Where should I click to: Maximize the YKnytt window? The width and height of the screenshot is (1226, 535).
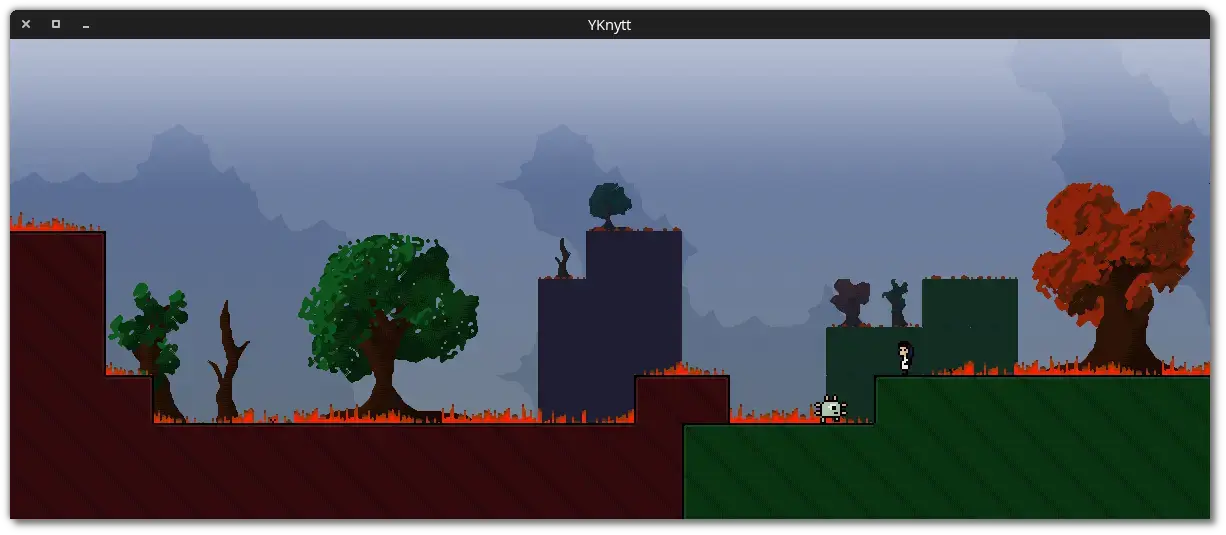coord(56,24)
